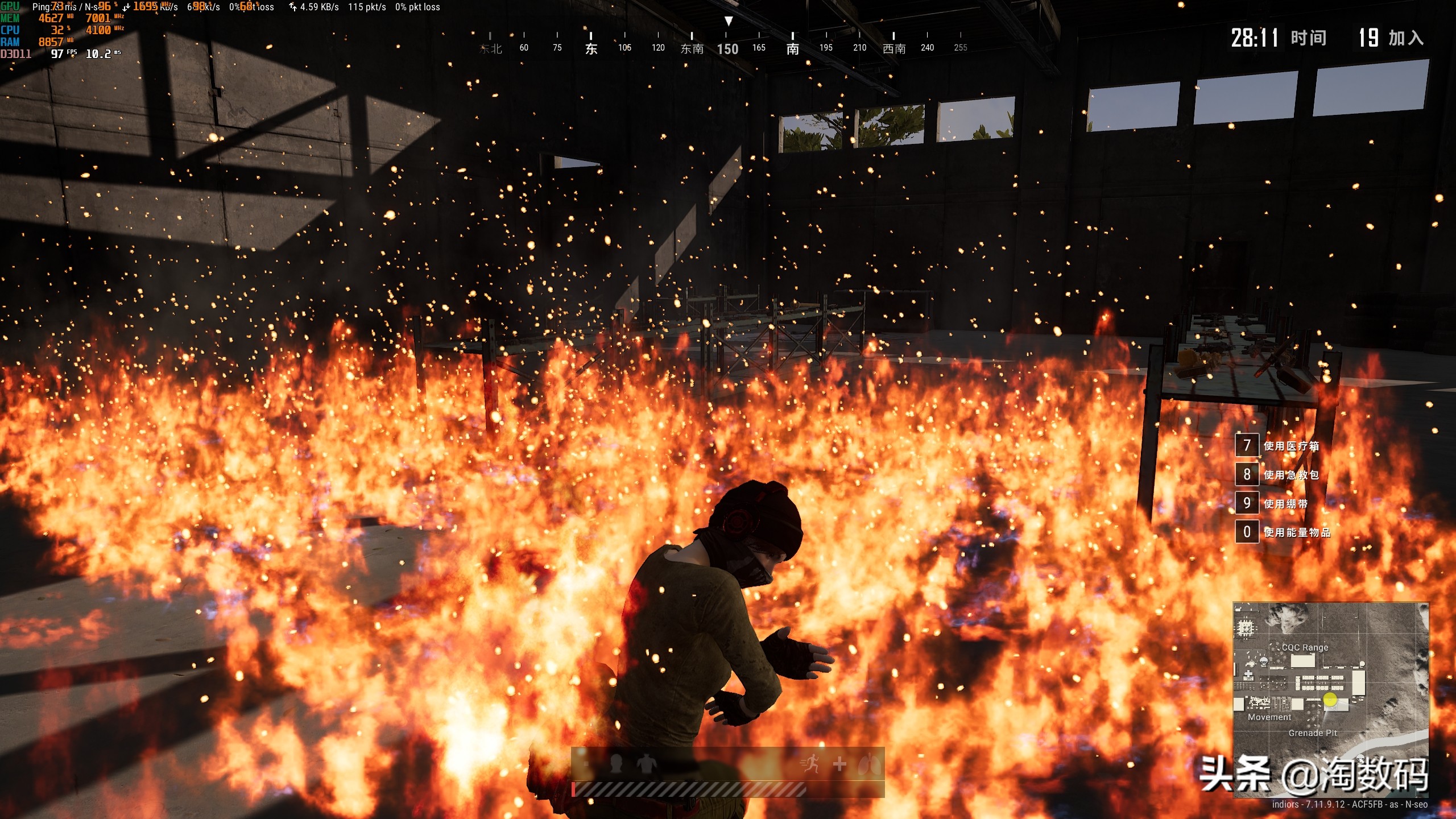1456x819 pixels.
Task: Select the lungs breath icon
Action: click(869, 764)
